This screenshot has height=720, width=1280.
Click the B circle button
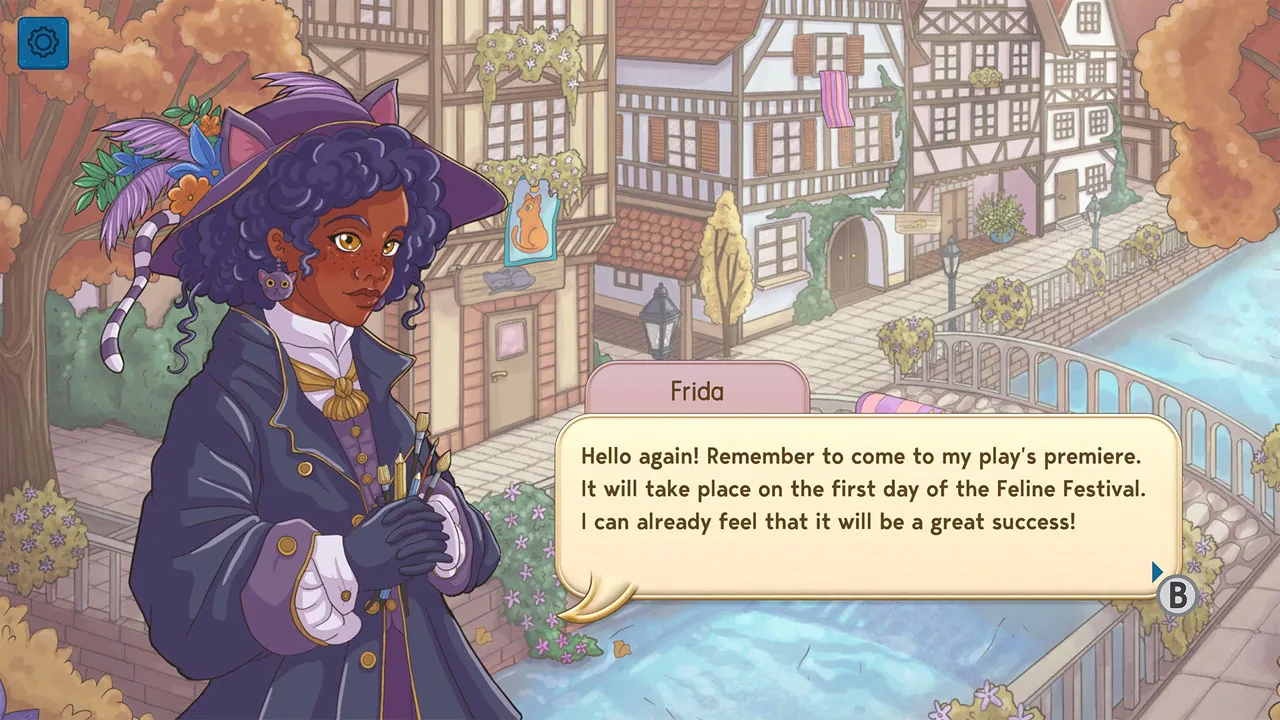click(1177, 596)
